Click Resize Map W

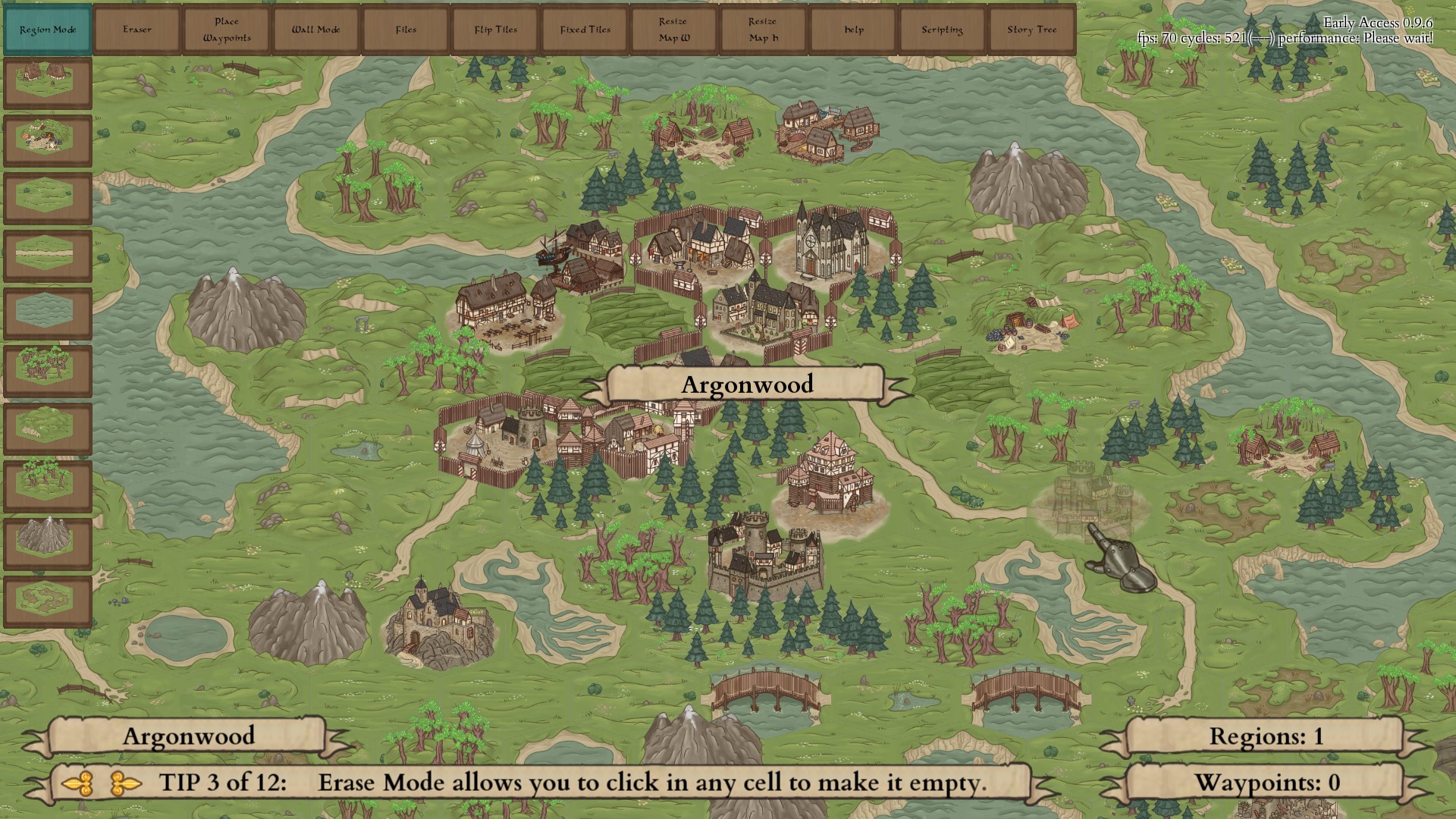point(674,30)
